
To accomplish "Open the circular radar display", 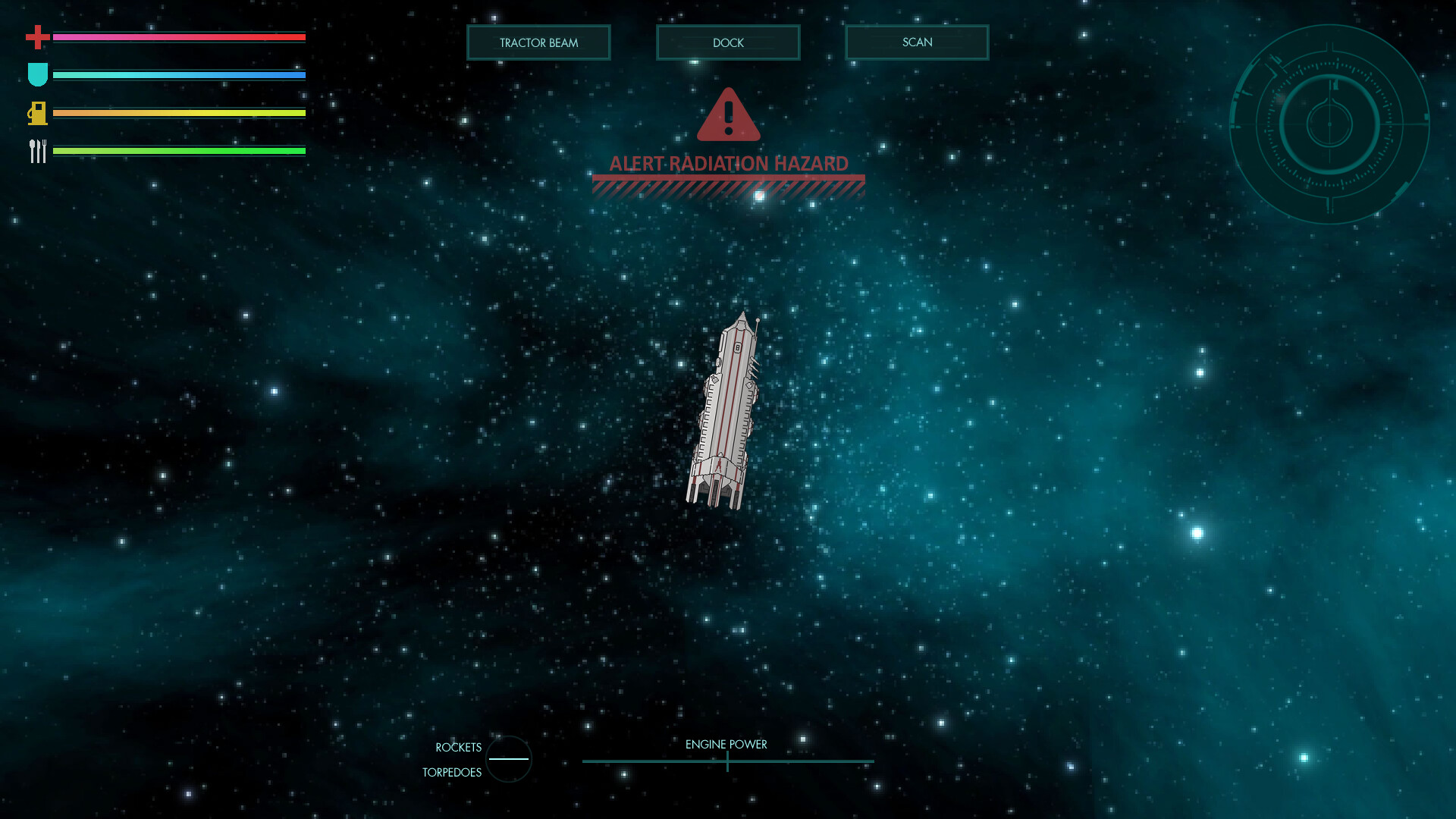I will pos(1329,124).
